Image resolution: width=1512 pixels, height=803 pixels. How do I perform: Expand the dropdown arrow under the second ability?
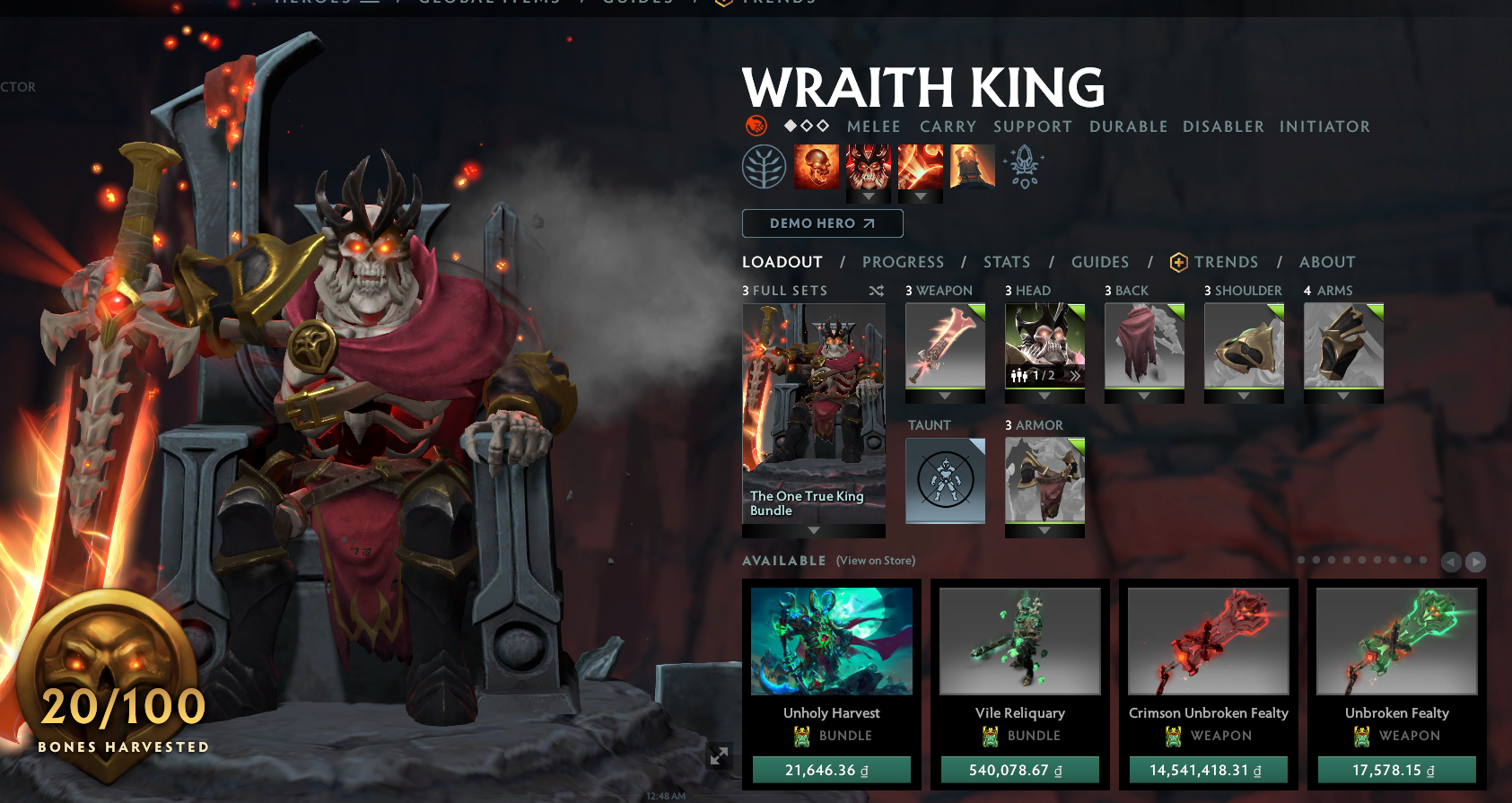pyautogui.click(x=868, y=197)
